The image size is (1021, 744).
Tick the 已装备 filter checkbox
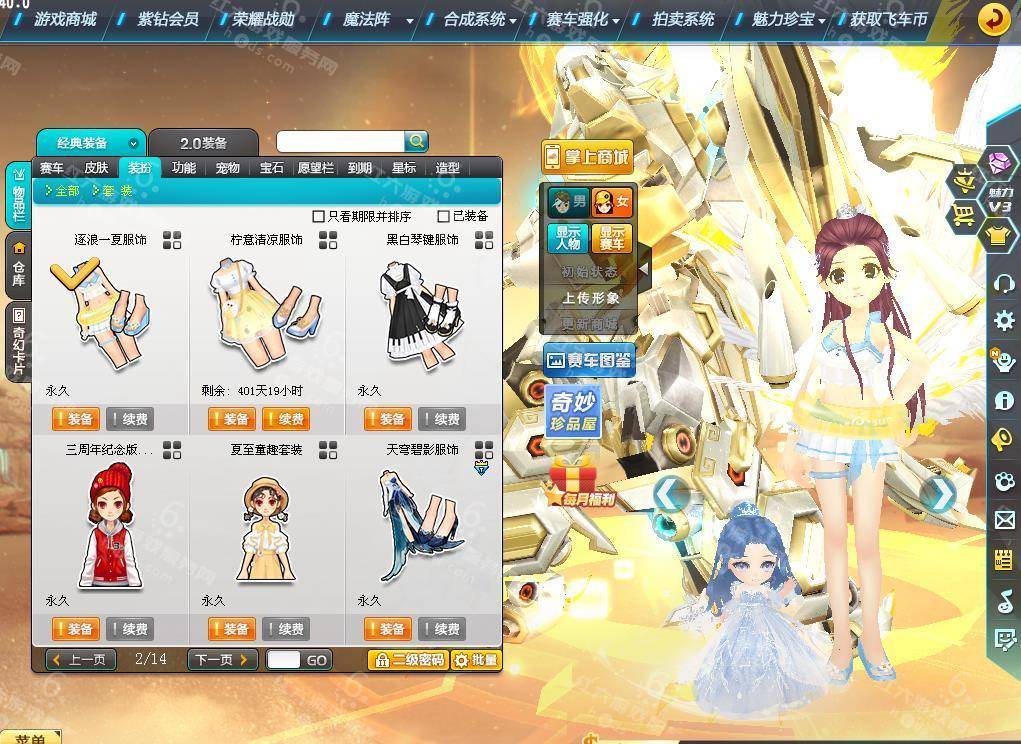click(444, 216)
